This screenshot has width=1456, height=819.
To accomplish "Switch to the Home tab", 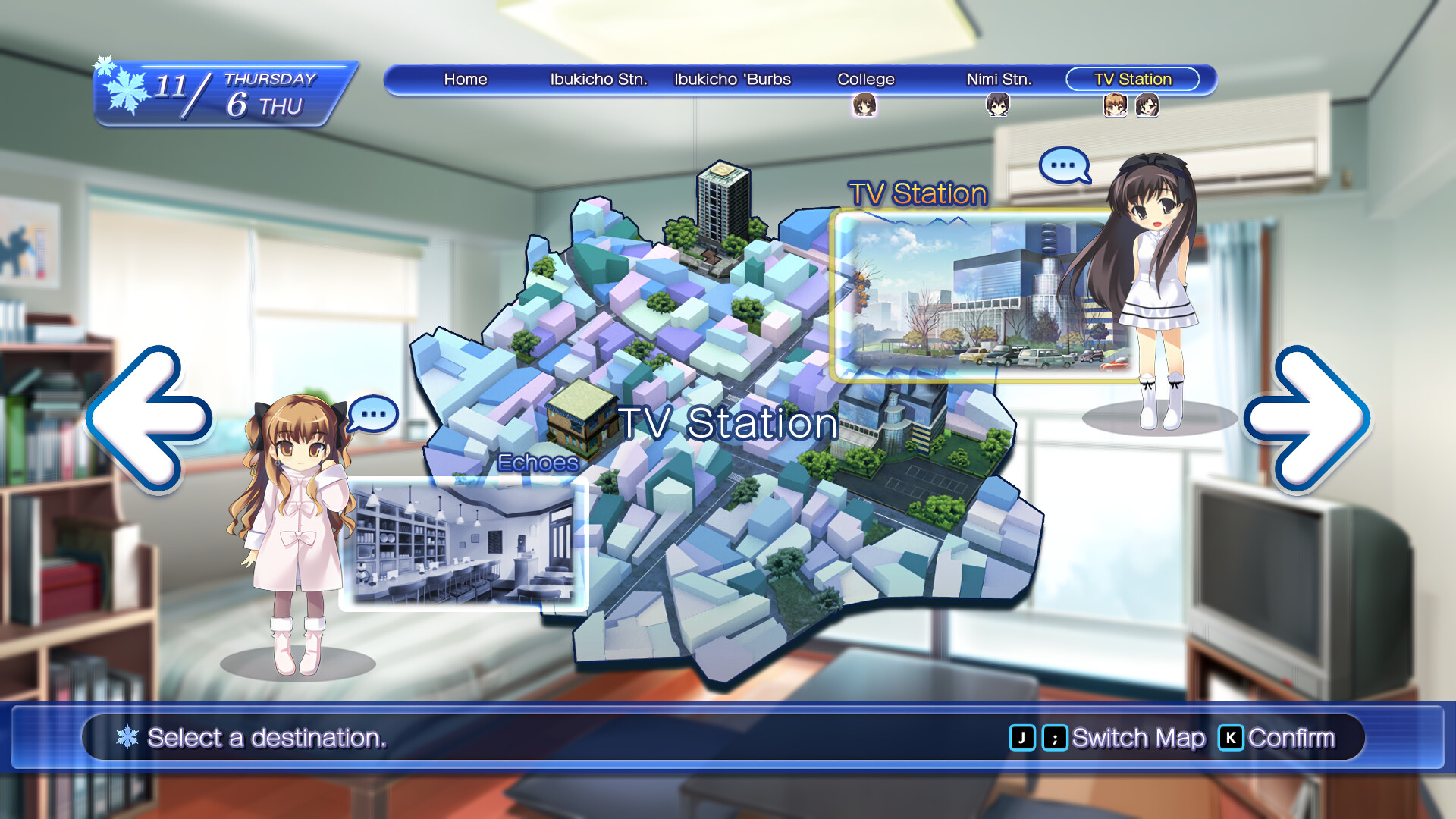I will tap(466, 79).
